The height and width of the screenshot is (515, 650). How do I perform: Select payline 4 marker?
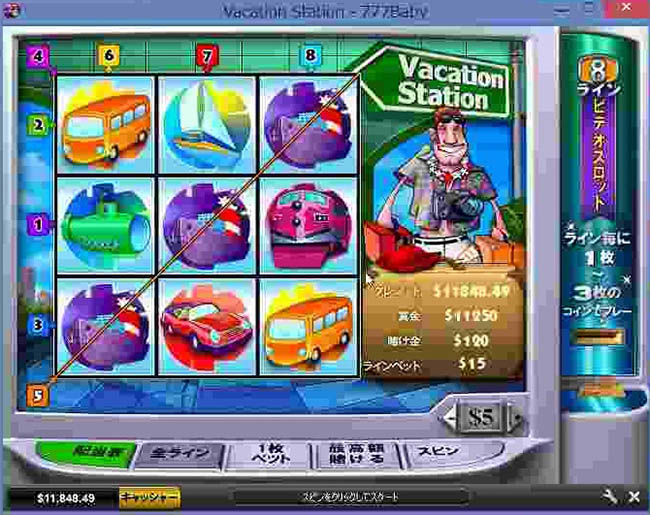coord(38,56)
